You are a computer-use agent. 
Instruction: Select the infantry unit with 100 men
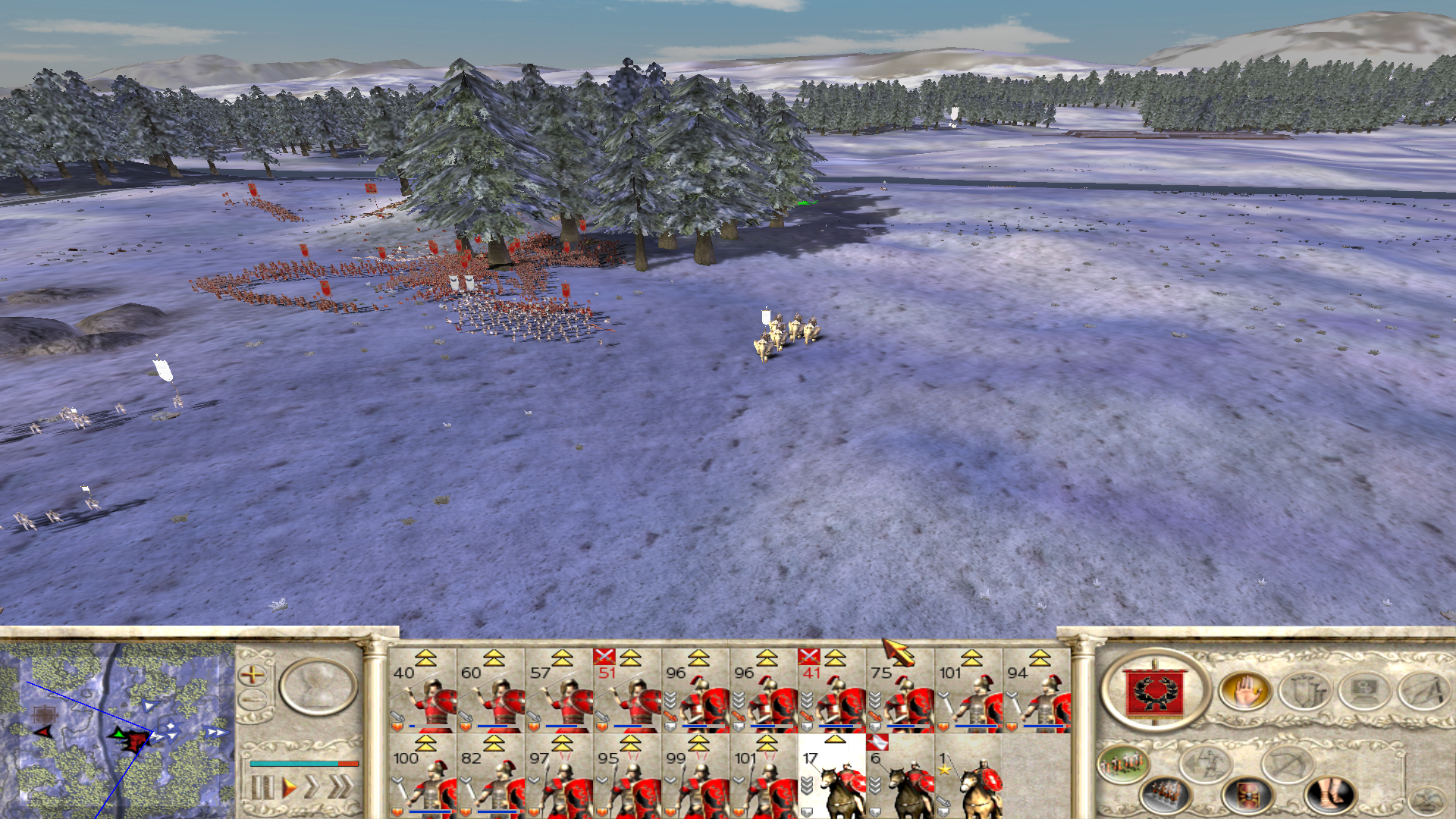[422, 777]
